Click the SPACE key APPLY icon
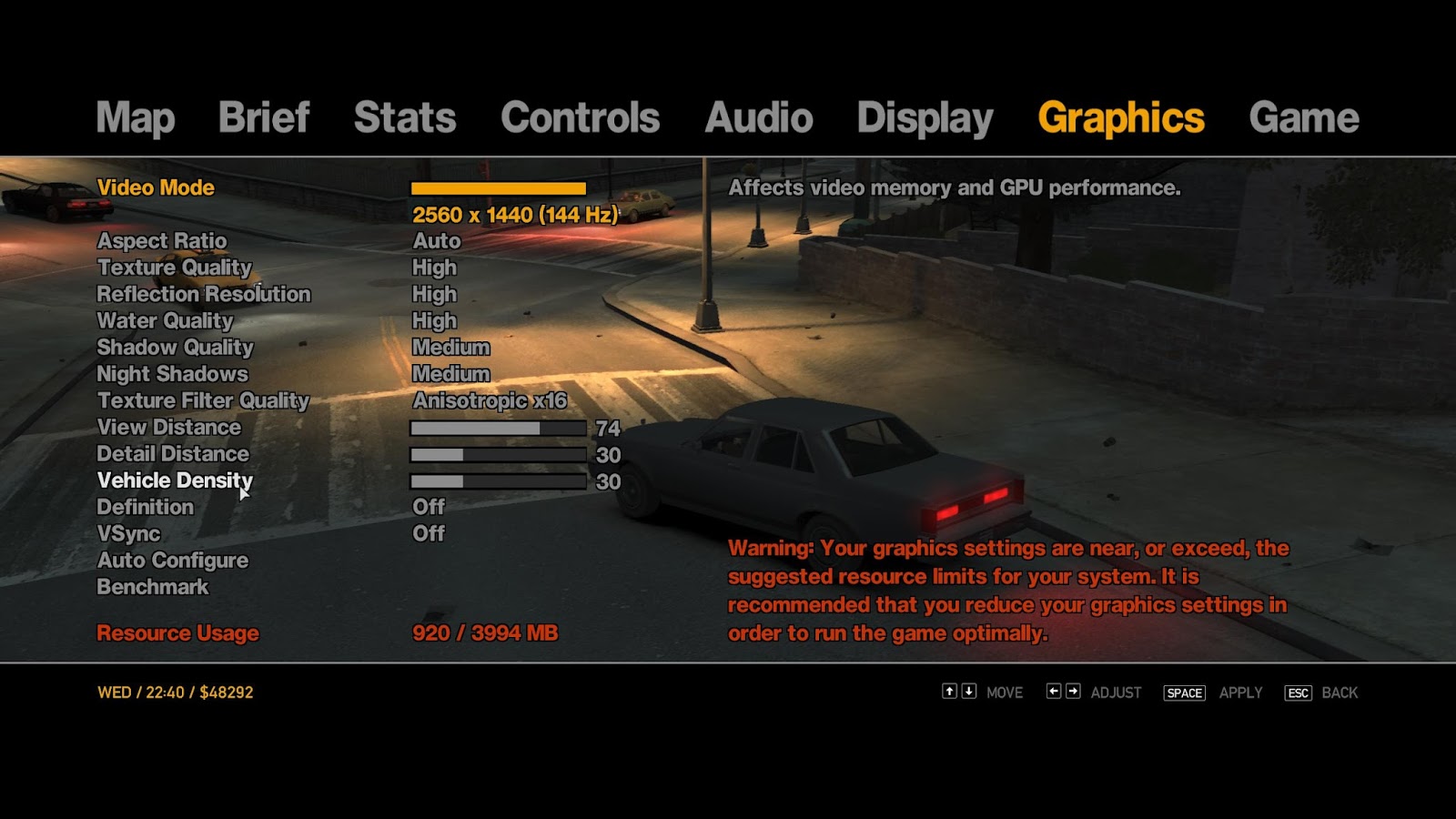Viewport: 1456px width, 819px height. click(x=1184, y=693)
